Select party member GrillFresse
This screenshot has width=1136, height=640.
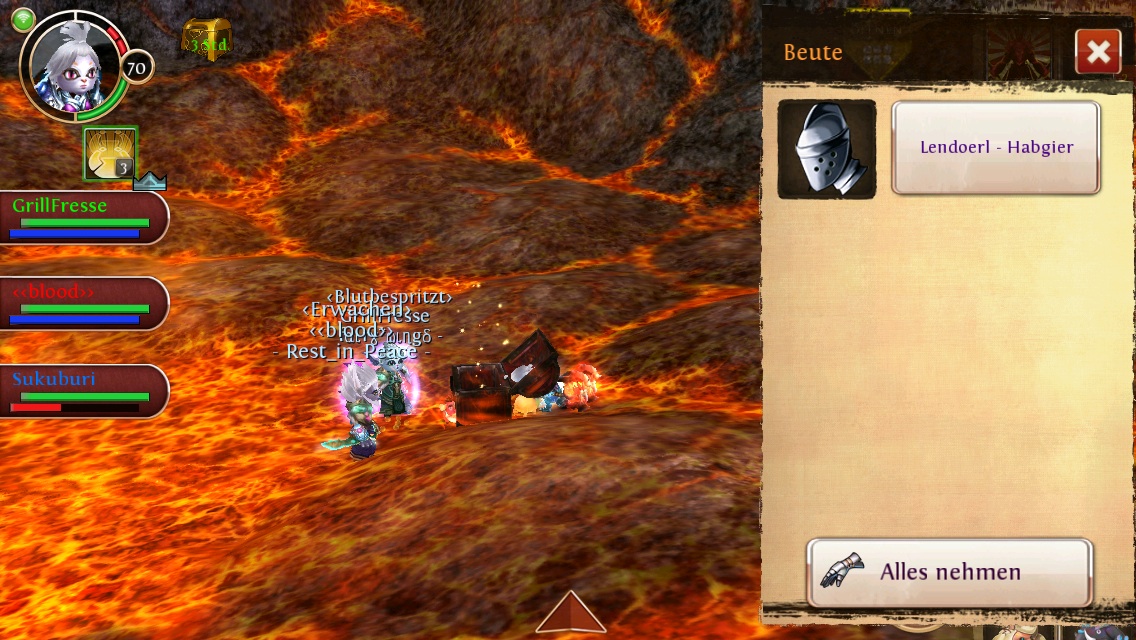click(82, 217)
